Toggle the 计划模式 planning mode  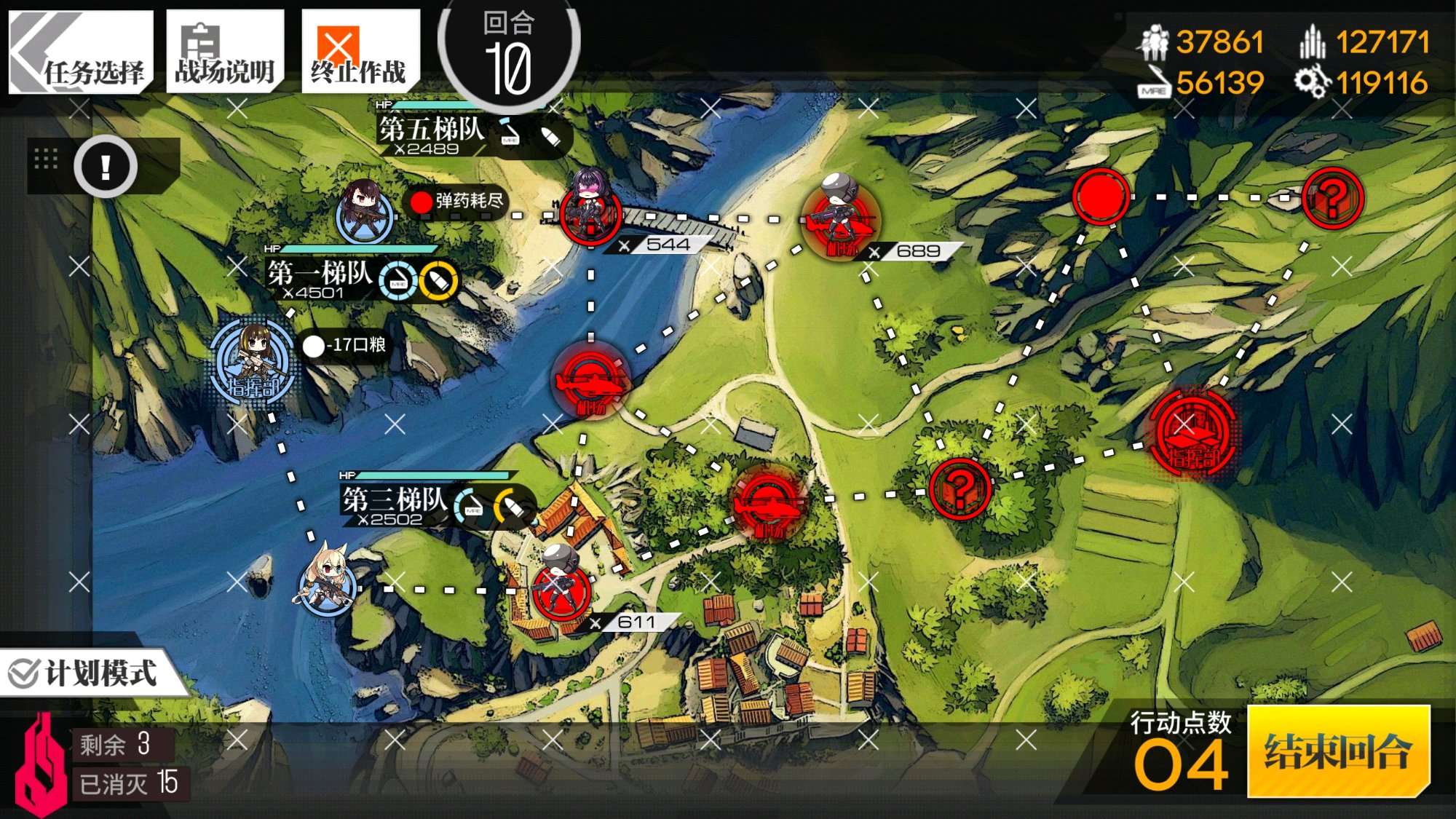(x=86, y=673)
